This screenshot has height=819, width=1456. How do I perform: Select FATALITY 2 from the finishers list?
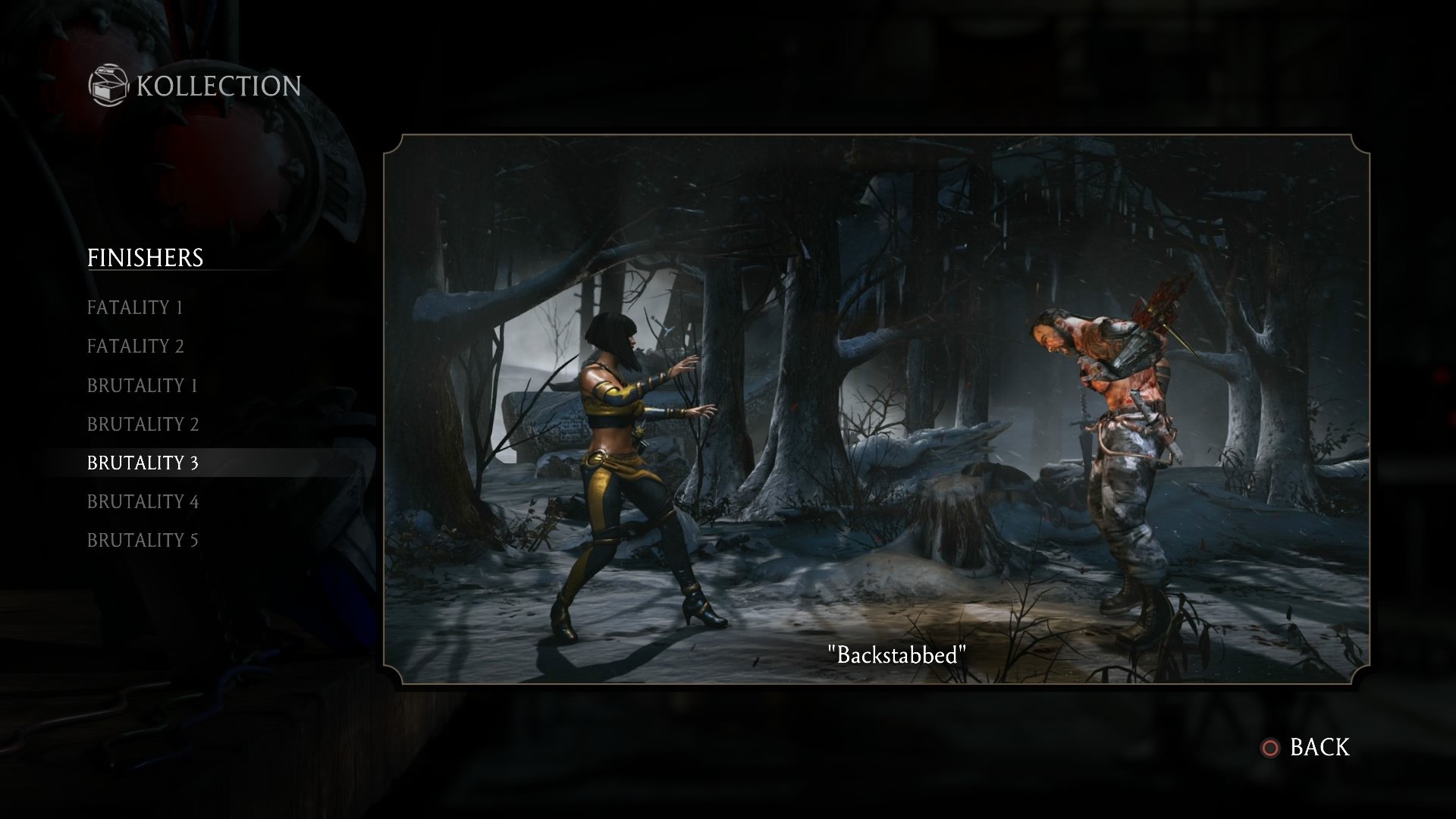136,347
